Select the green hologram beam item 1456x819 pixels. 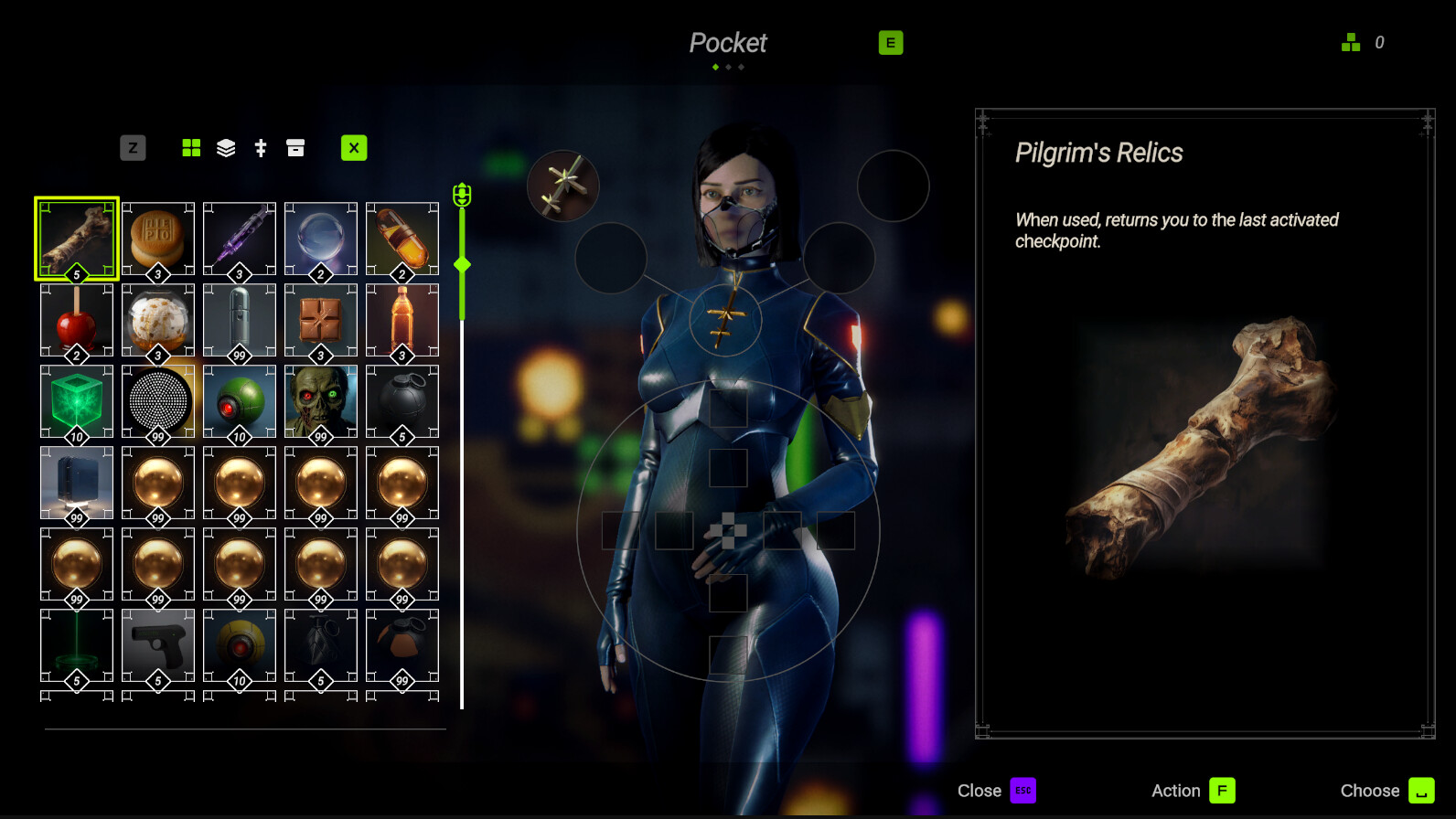coord(77,645)
